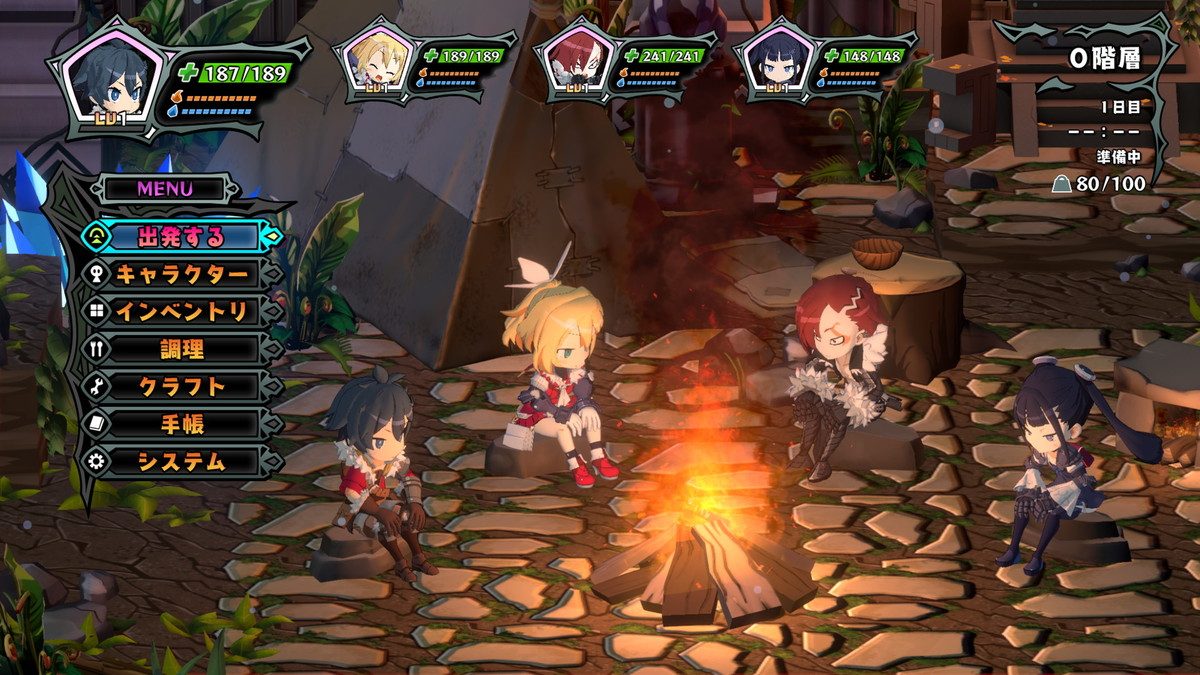Viewport: 1200px width, 675px height.
Task: Open the クラフト crafting menu
Action: 181,386
